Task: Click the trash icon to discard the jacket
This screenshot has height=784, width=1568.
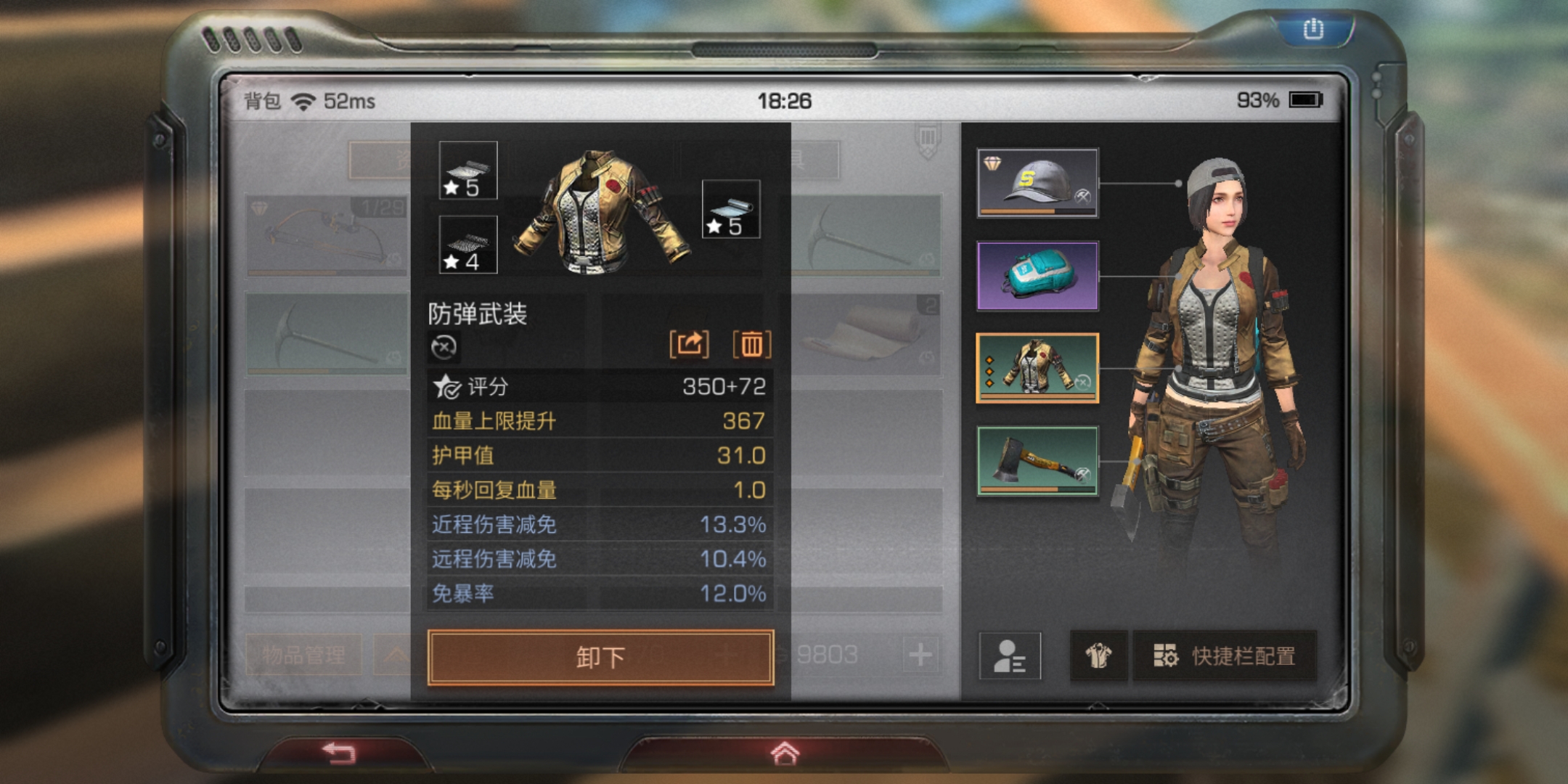Action: point(751,344)
